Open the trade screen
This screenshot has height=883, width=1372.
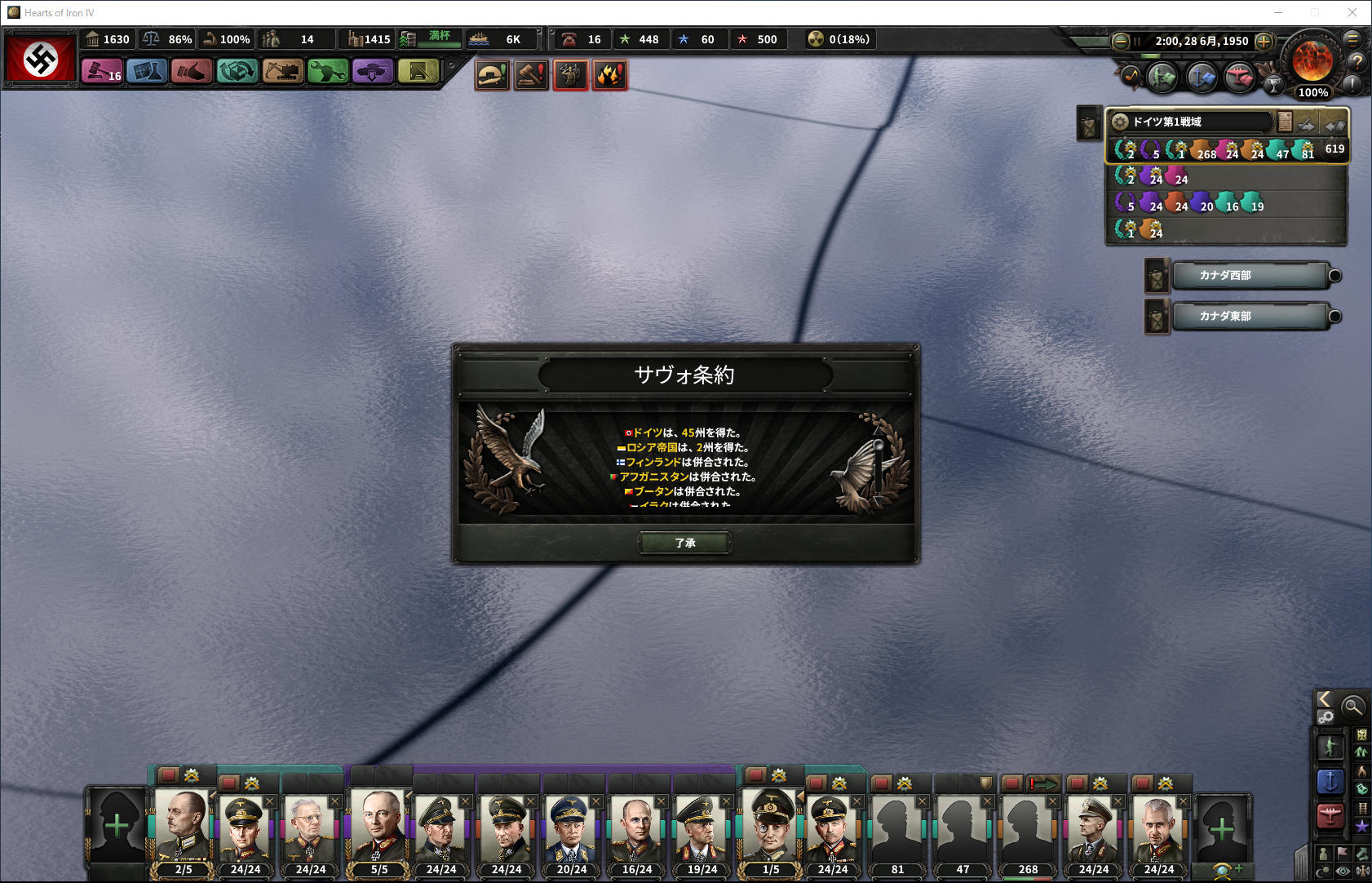[x=237, y=72]
